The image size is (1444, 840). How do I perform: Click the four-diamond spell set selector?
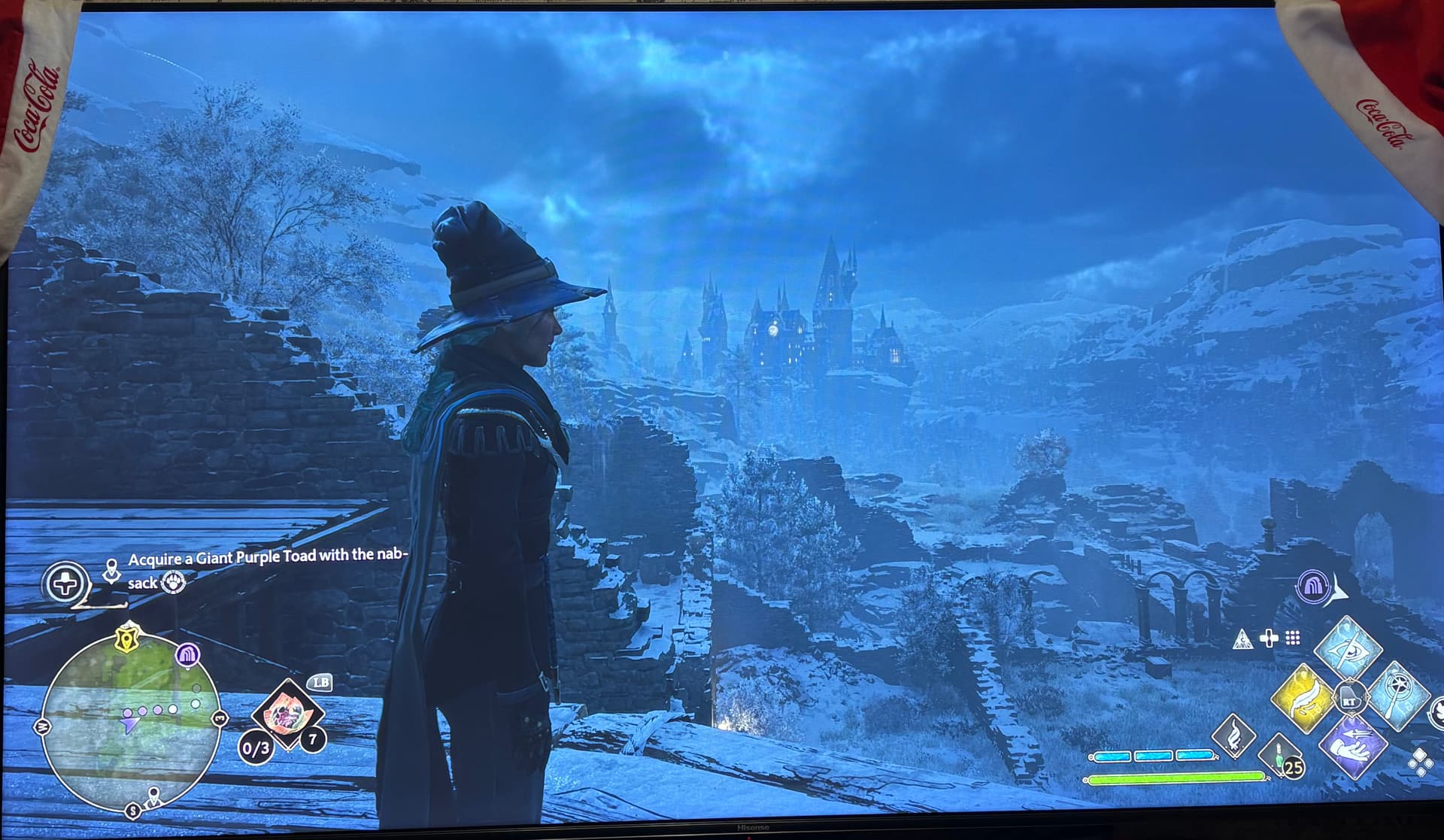[1421, 763]
